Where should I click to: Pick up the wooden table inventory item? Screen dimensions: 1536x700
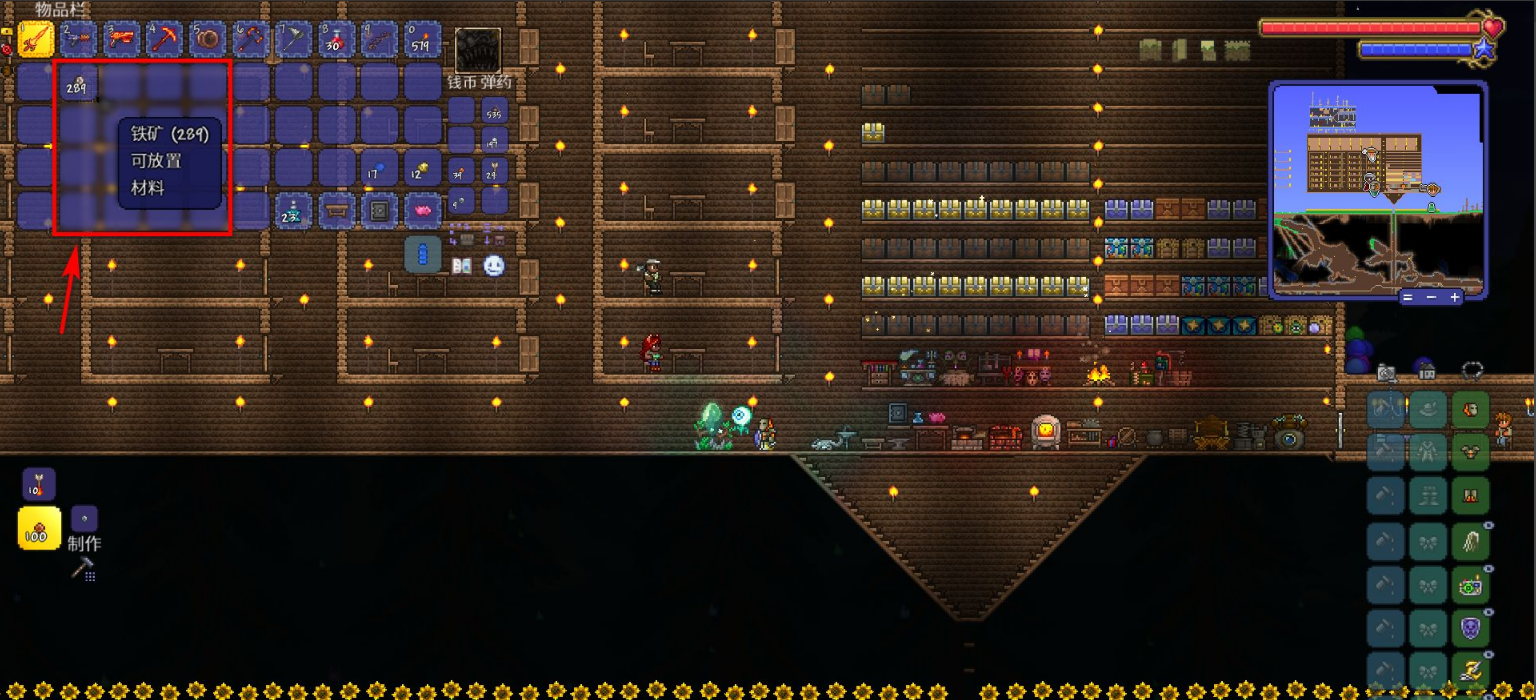pos(337,210)
